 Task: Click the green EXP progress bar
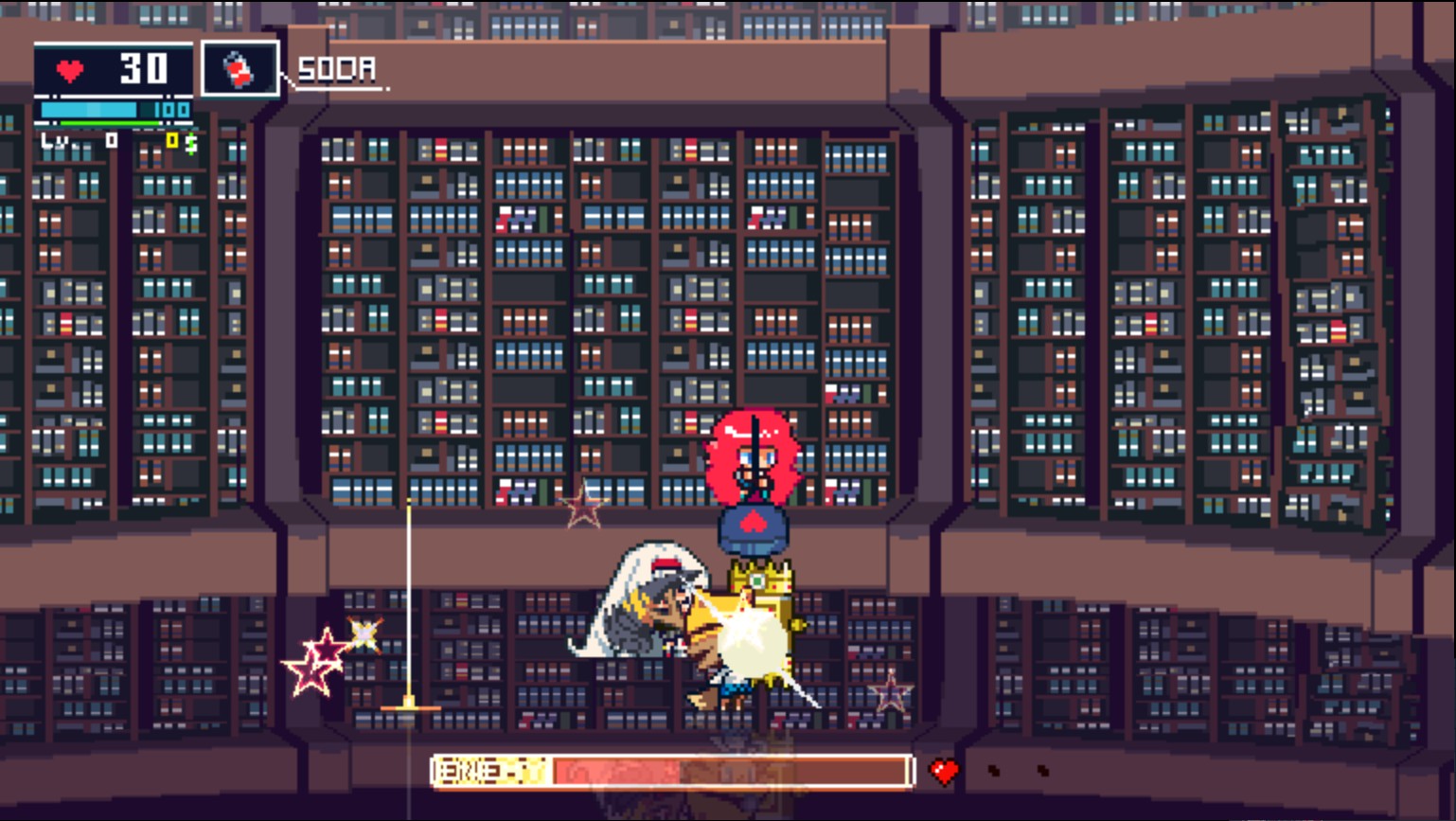point(109,123)
